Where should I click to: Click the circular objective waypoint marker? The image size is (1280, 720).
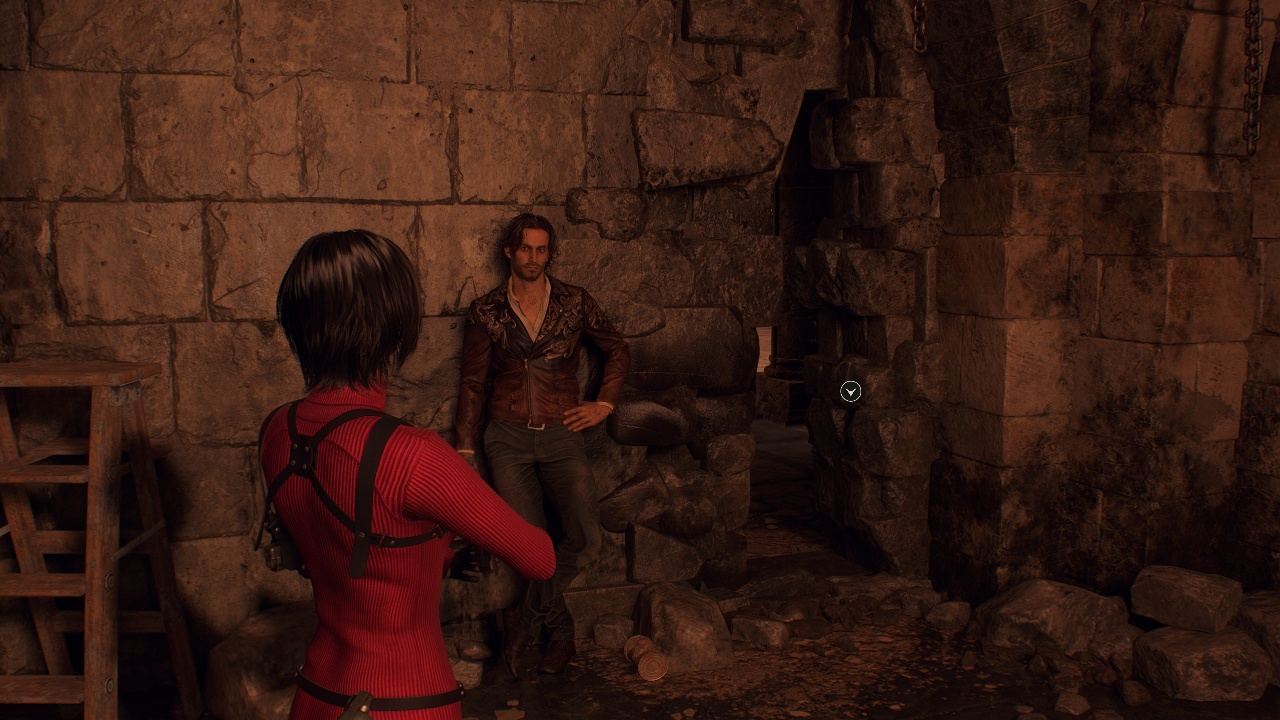coord(850,392)
